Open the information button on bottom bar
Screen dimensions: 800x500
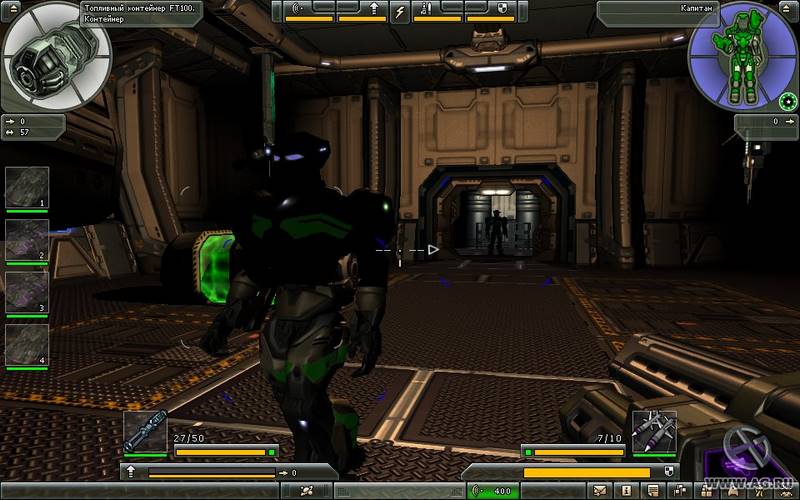coord(625,490)
